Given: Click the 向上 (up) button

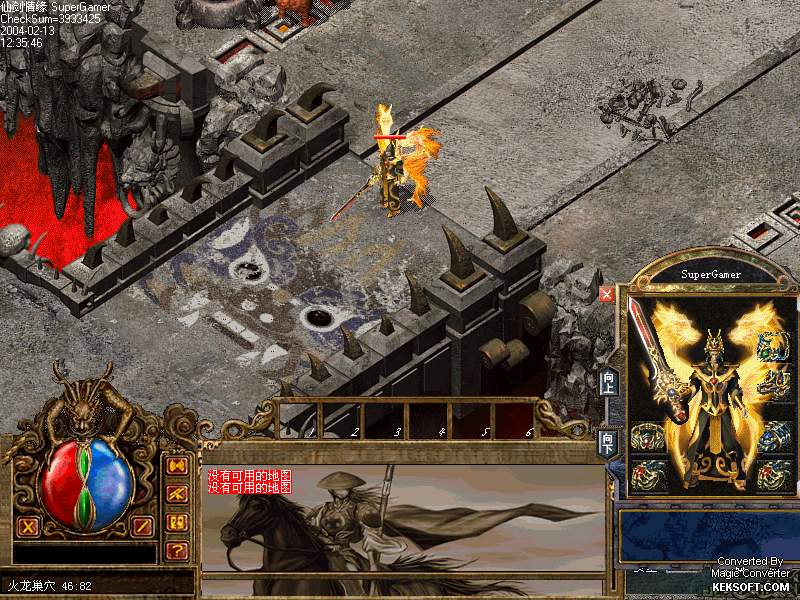Looking at the screenshot, I should click(x=607, y=383).
